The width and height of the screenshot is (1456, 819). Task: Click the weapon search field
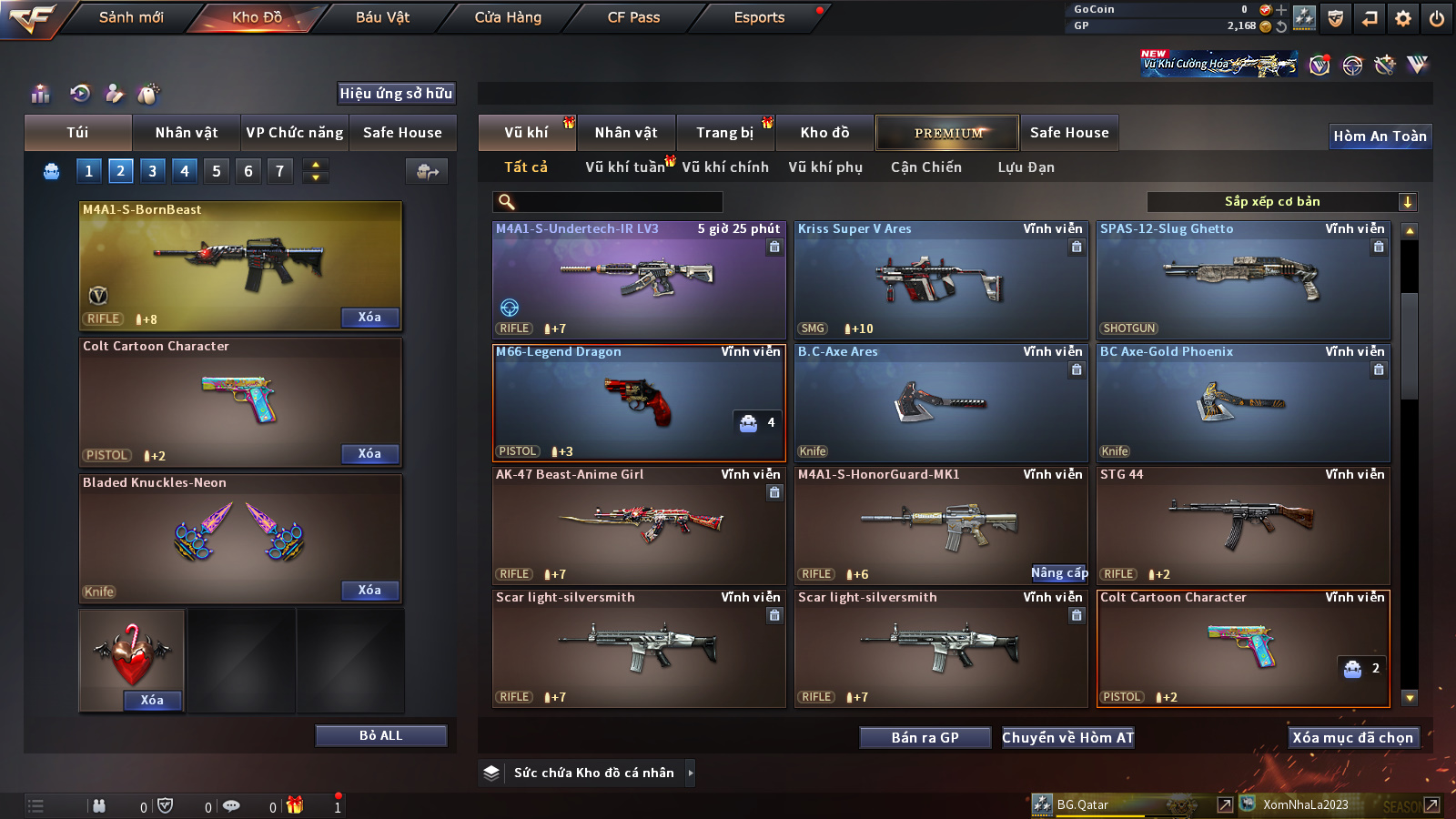click(608, 202)
